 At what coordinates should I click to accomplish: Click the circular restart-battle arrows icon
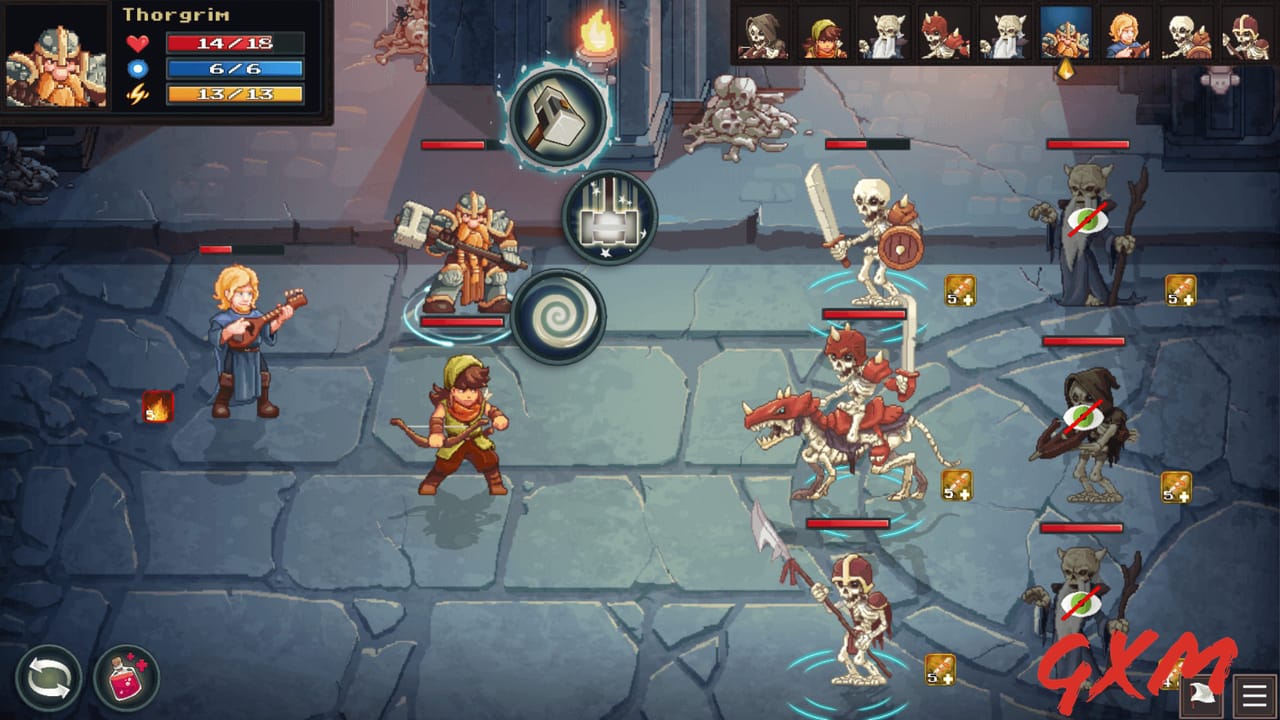(x=49, y=679)
